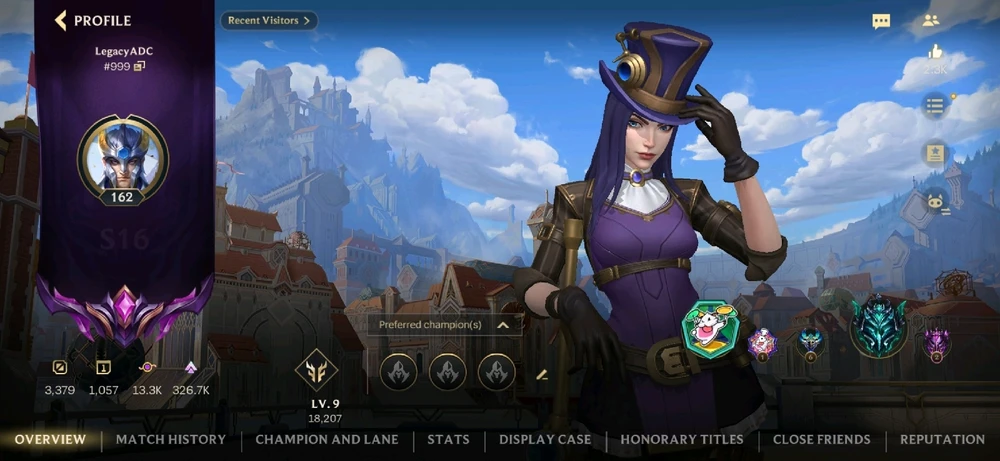Open the list menu icon
Image resolution: width=1000 pixels, height=461 pixels.
(x=934, y=105)
